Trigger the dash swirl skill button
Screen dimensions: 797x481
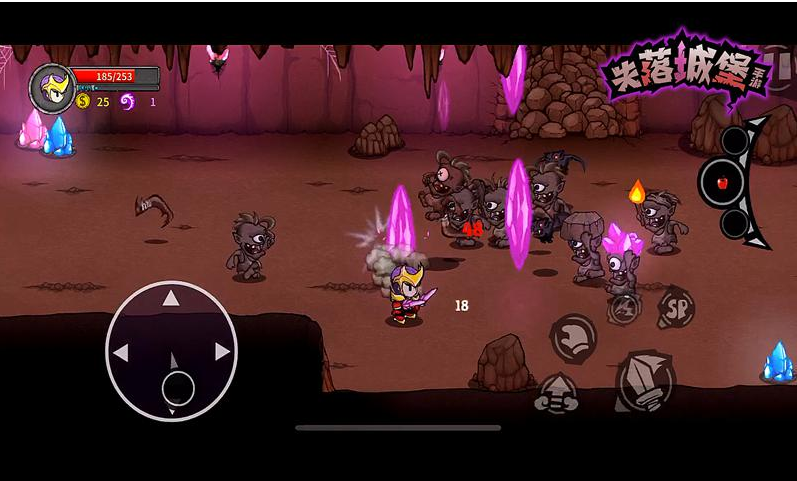[573, 338]
